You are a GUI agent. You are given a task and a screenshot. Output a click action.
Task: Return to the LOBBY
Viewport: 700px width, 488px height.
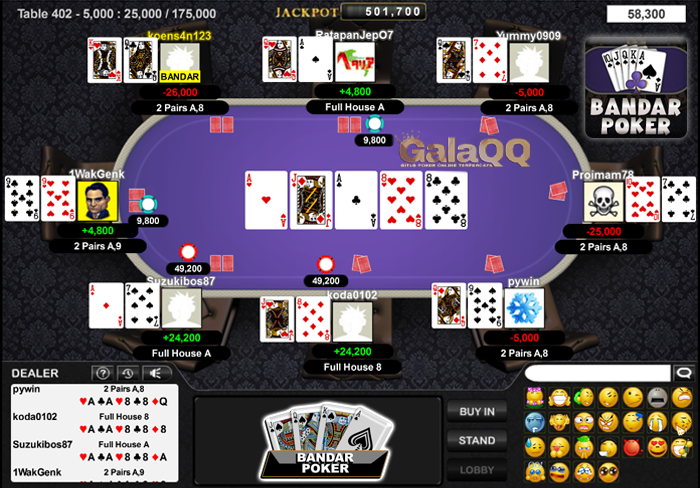(477, 469)
